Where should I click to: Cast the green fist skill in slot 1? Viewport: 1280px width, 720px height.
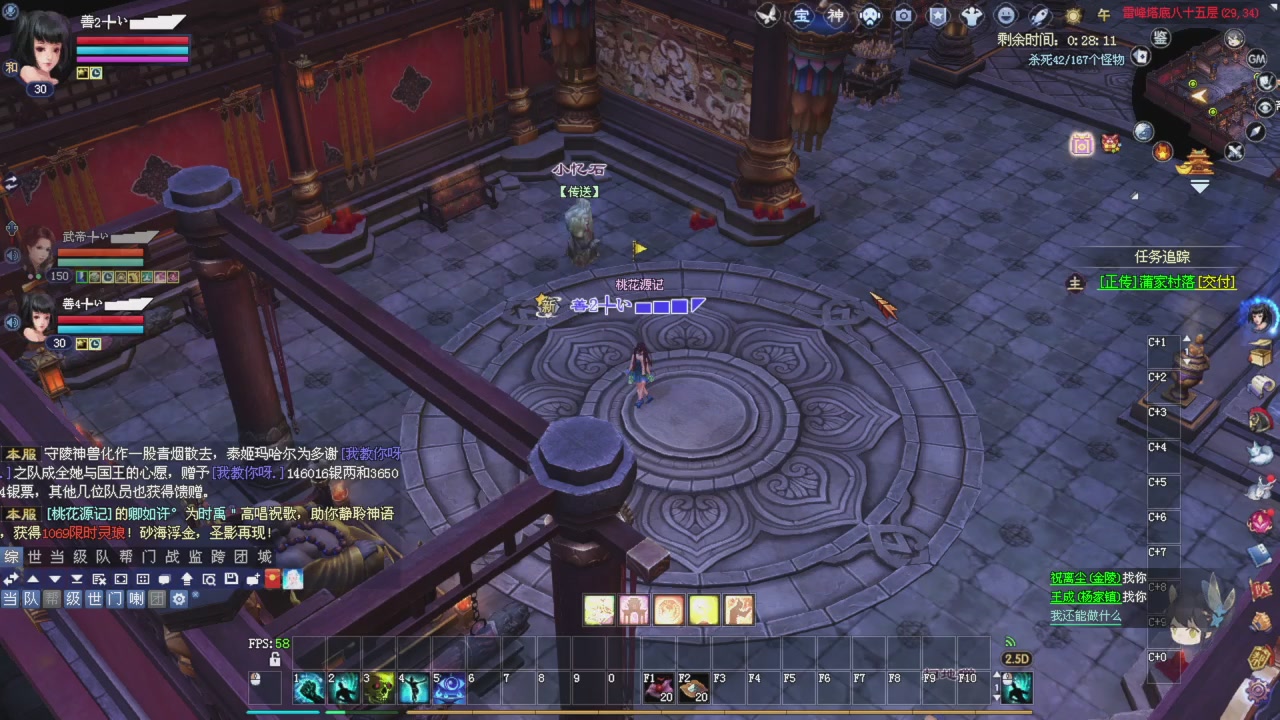(x=309, y=687)
